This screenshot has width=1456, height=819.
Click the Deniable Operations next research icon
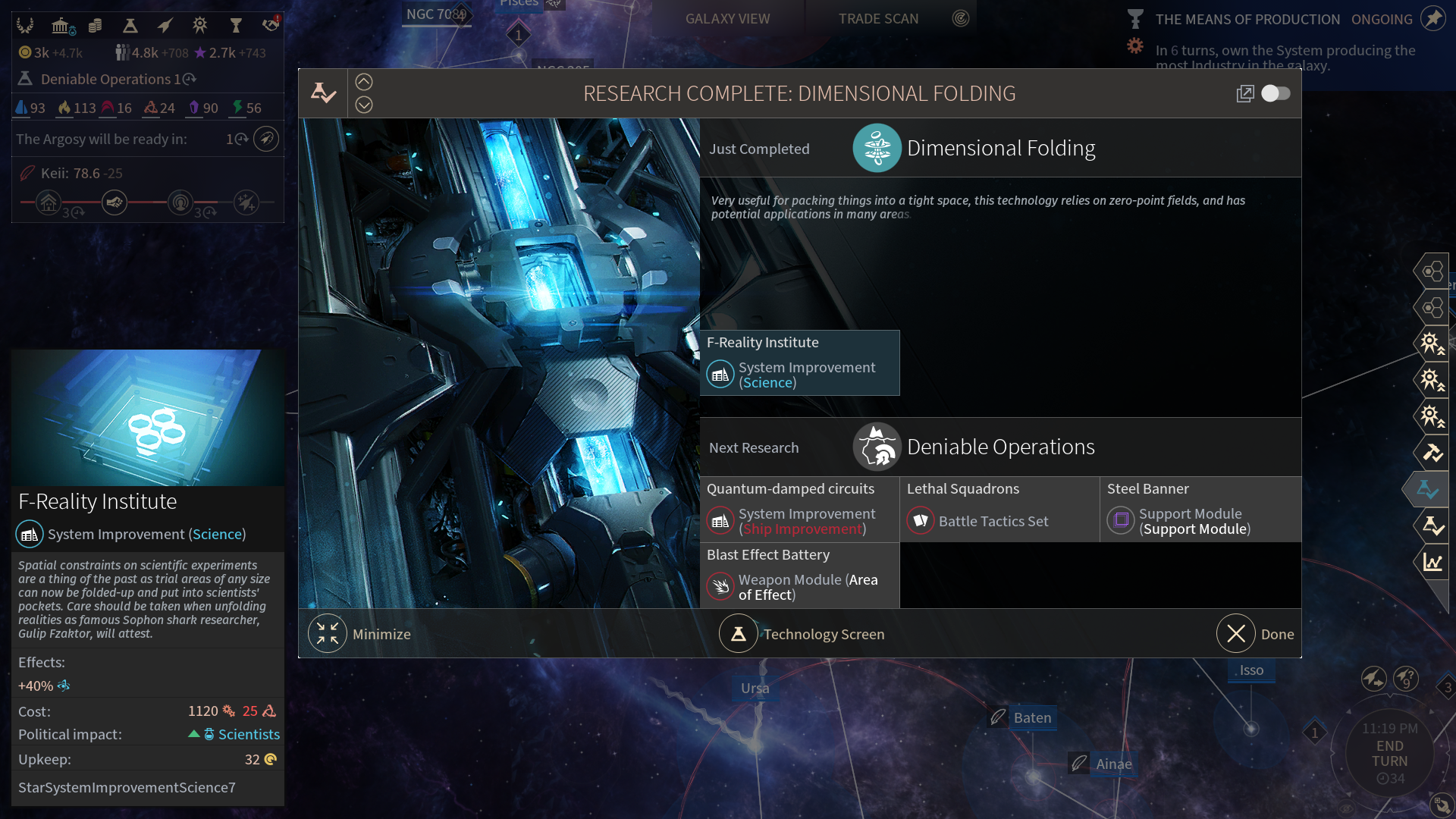[x=877, y=447]
